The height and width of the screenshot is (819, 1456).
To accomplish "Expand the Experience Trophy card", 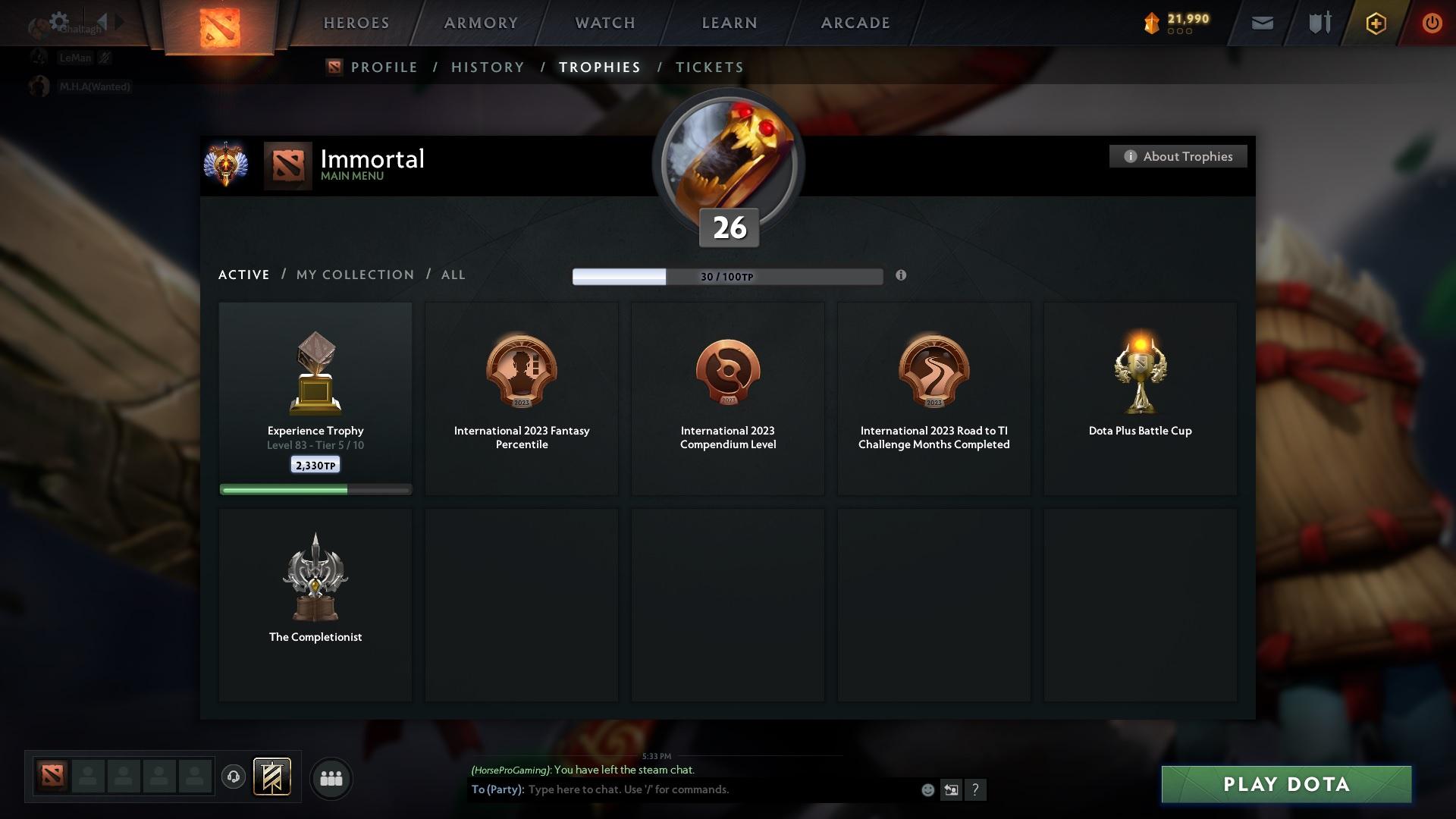I will tap(315, 398).
